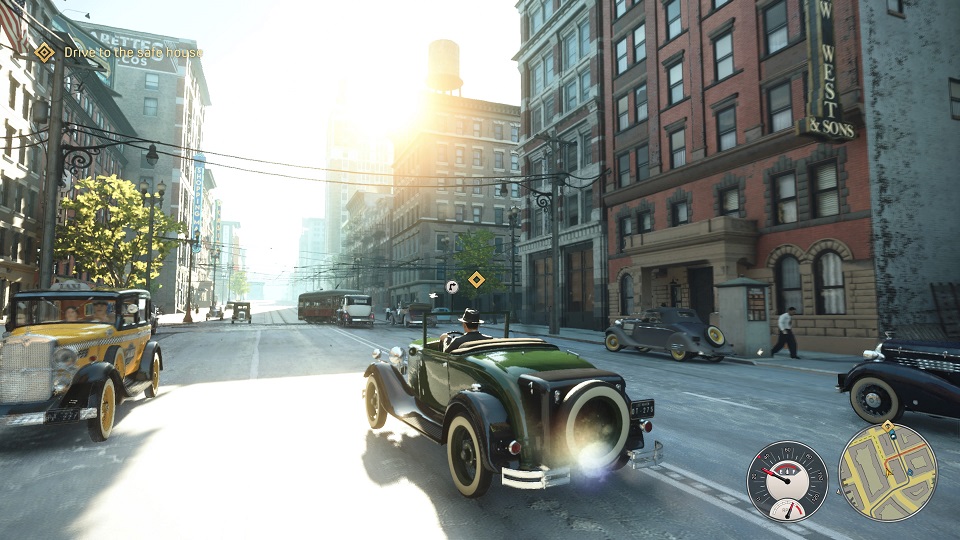Click the turn arrow navigation icon
Image resolution: width=960 pixels, height=540 pixels.
[x=452, y=286]
